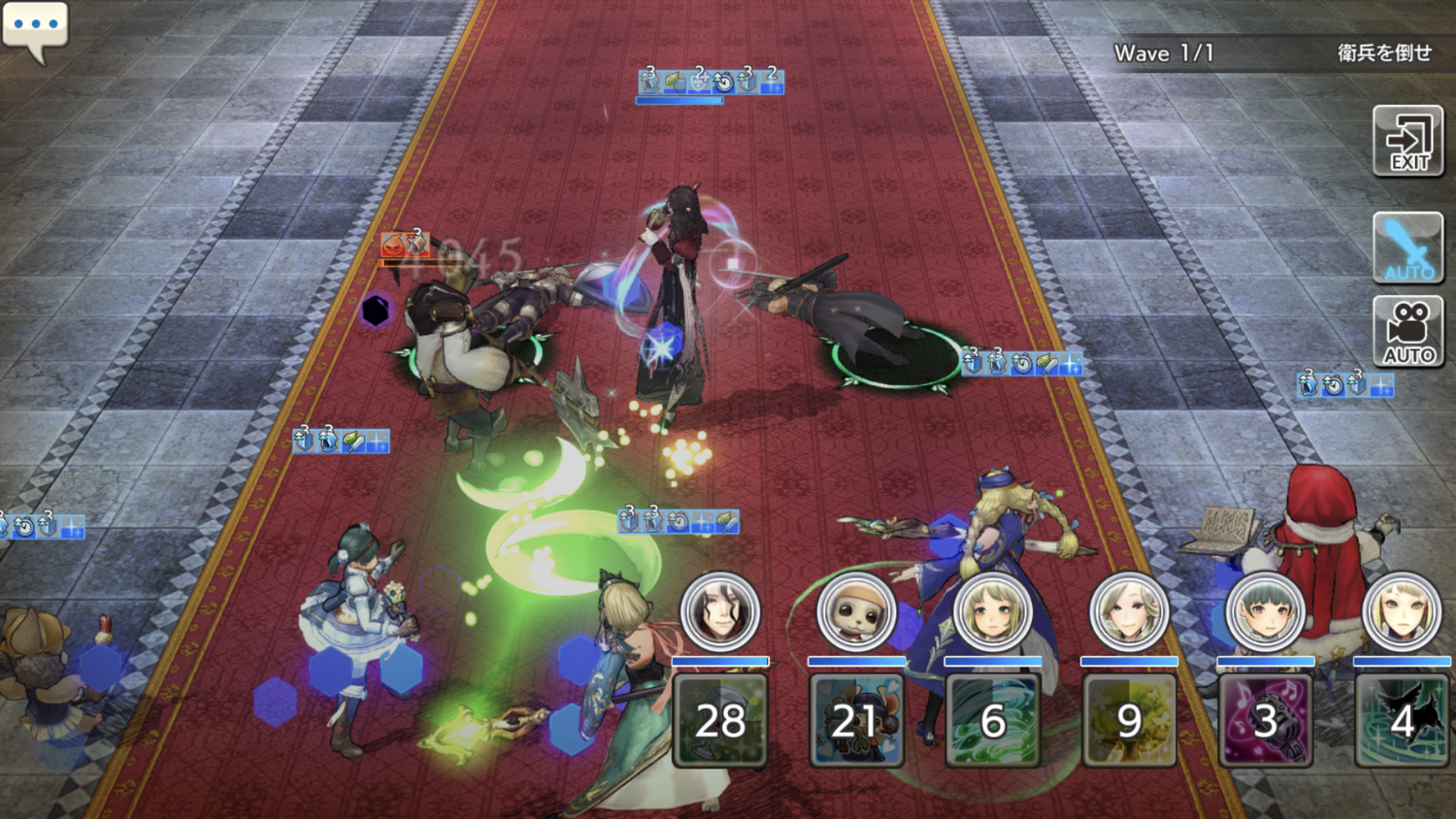Viewport: 1456px width, 819px height.
Task: Select the teal-haired character portrait
Action: [x=1266, y=611]
